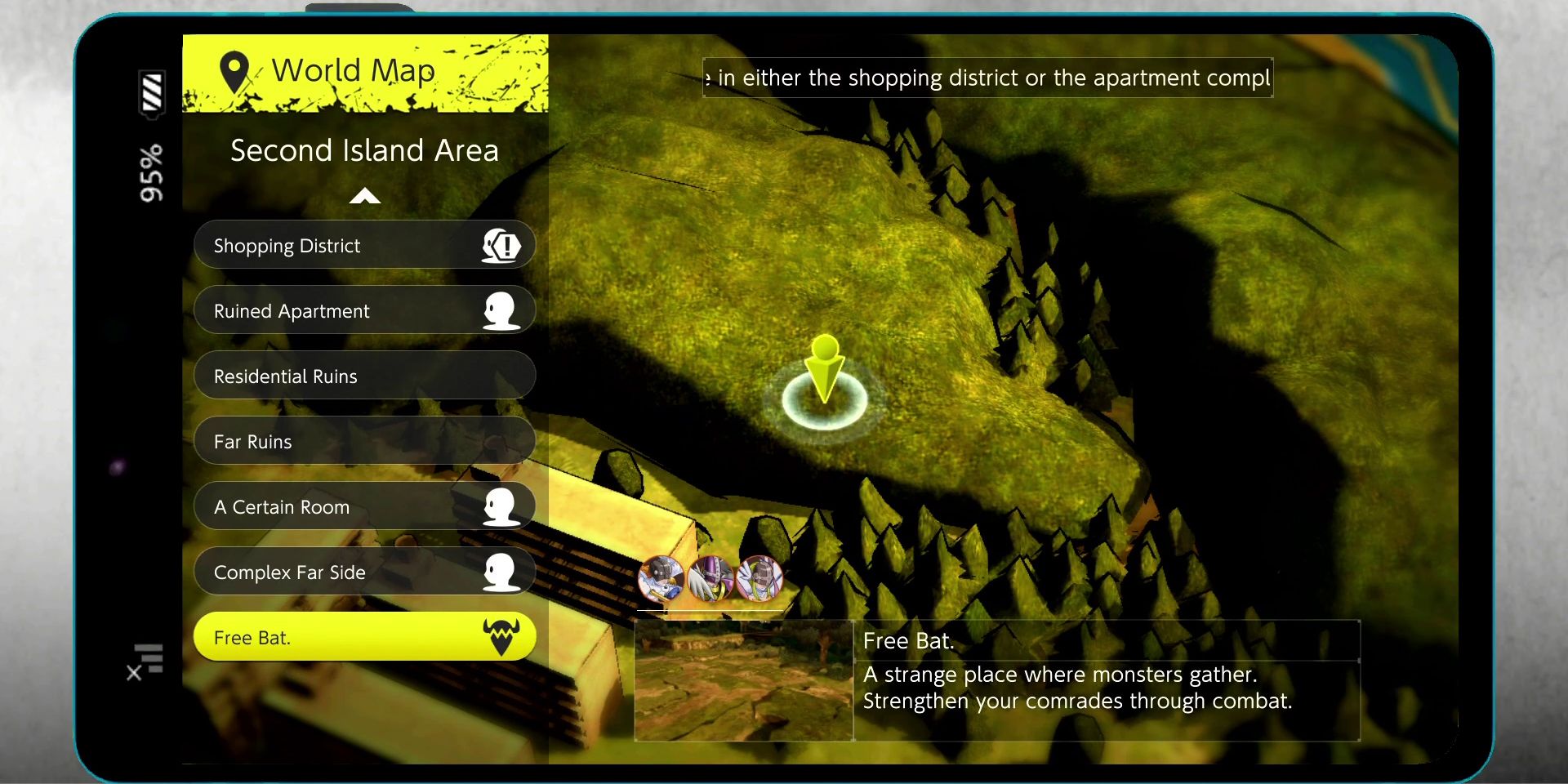This screenshot has height=784, width=1568.
Task: Switch to the Residential Ruins location
Action: click(327, 376)
